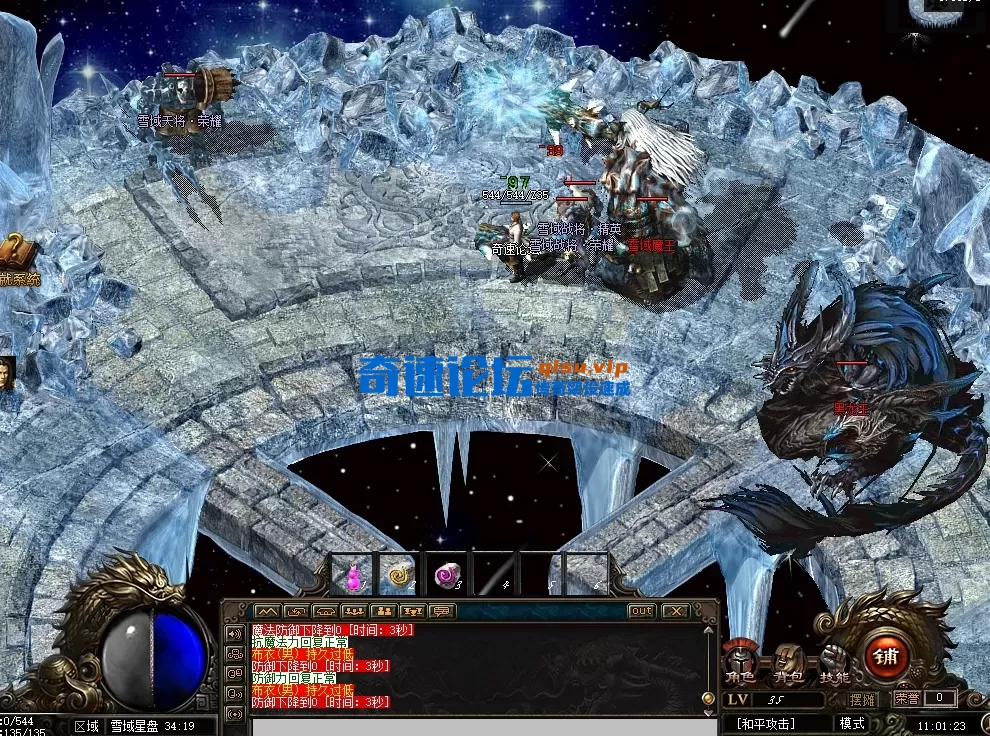Screen dimensions: 990x736
Task: Use the pink gourd potion in hotbar
Action: tap(351, 575)
